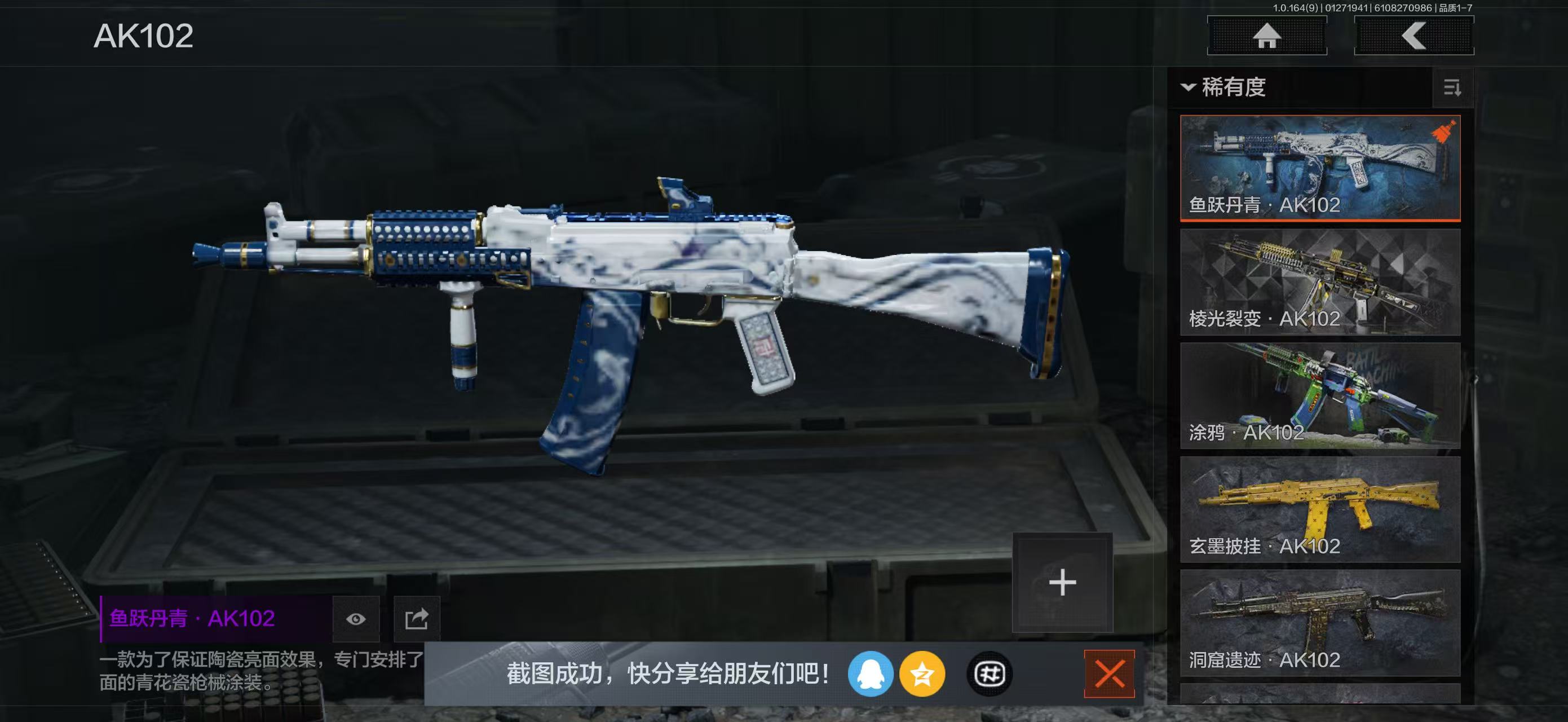Select the 玄墨披挂 AK102 skin
Screen dimensions: 1568x722
coord(1320,509)
